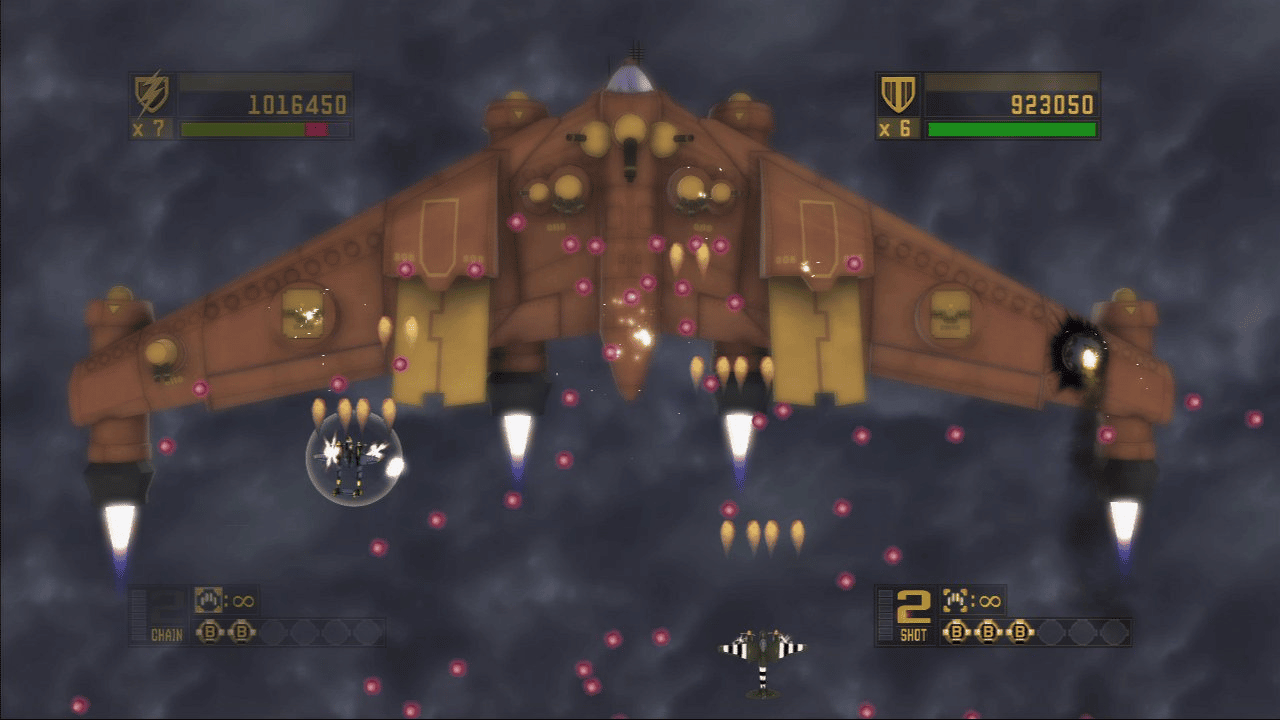Click the striped shield player emblem
Screen dimensions: 1280x720
coord(897,95)
